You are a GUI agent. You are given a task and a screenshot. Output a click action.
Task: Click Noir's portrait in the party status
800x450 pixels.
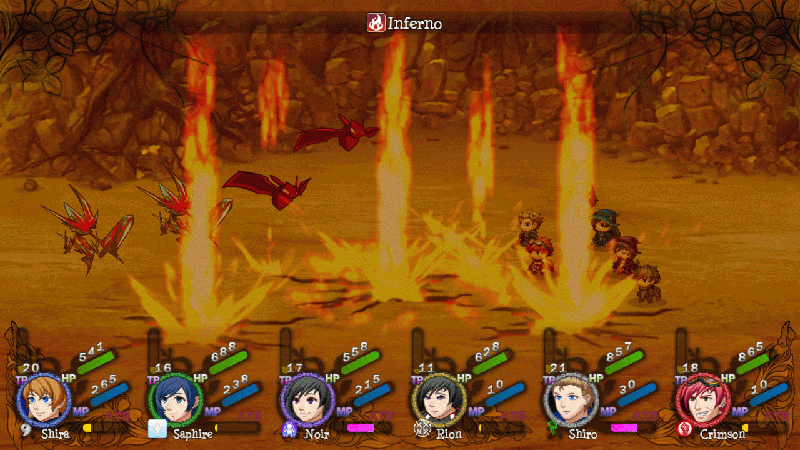pyautogui.click(x=304, y=400)
